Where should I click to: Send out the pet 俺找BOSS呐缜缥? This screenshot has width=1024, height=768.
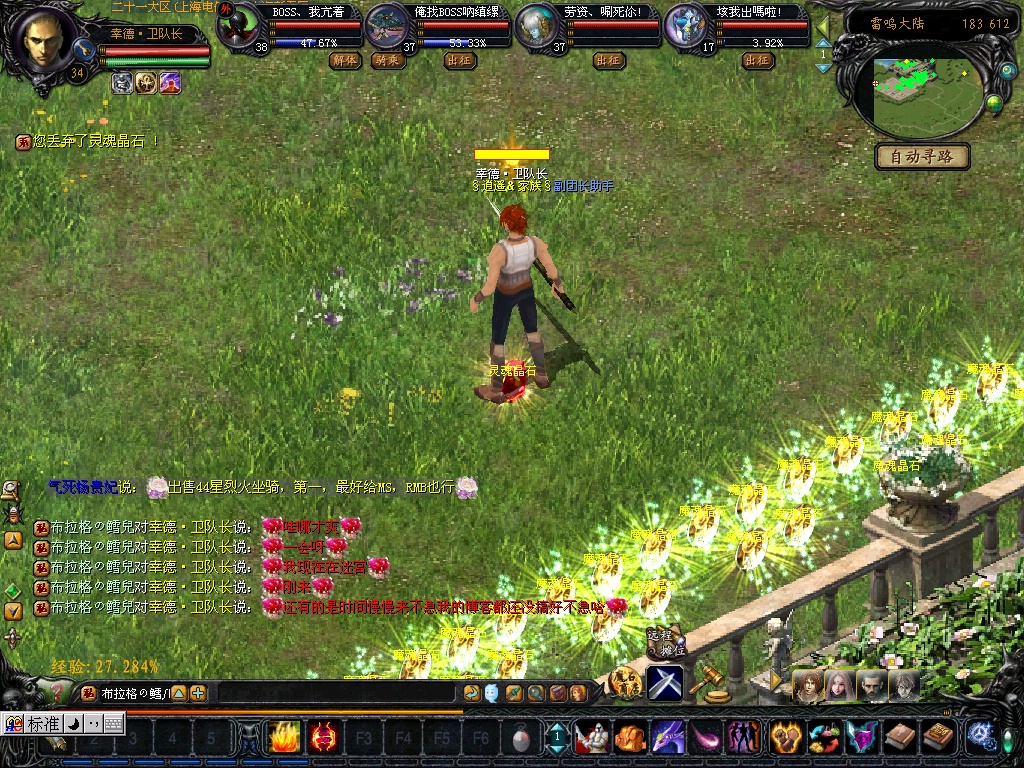460,60
